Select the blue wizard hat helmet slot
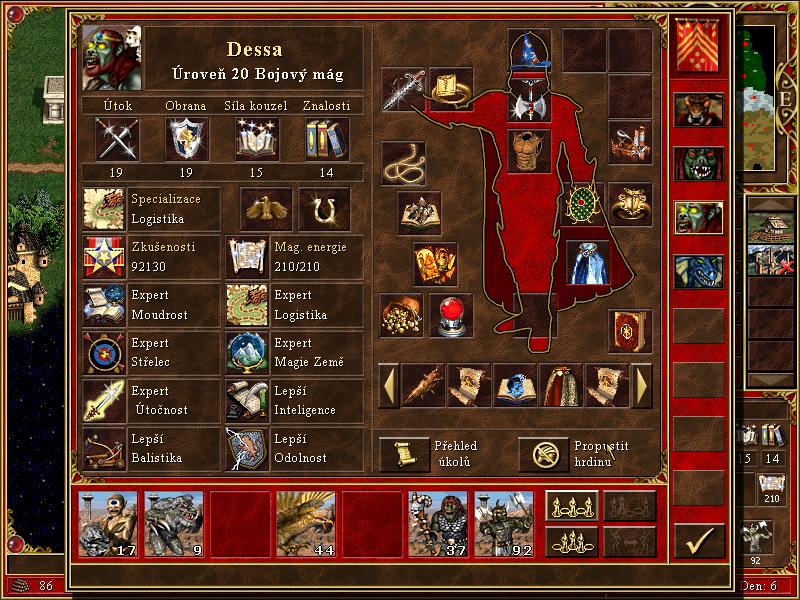The image size is (800, 600). [x=529, y=53]
